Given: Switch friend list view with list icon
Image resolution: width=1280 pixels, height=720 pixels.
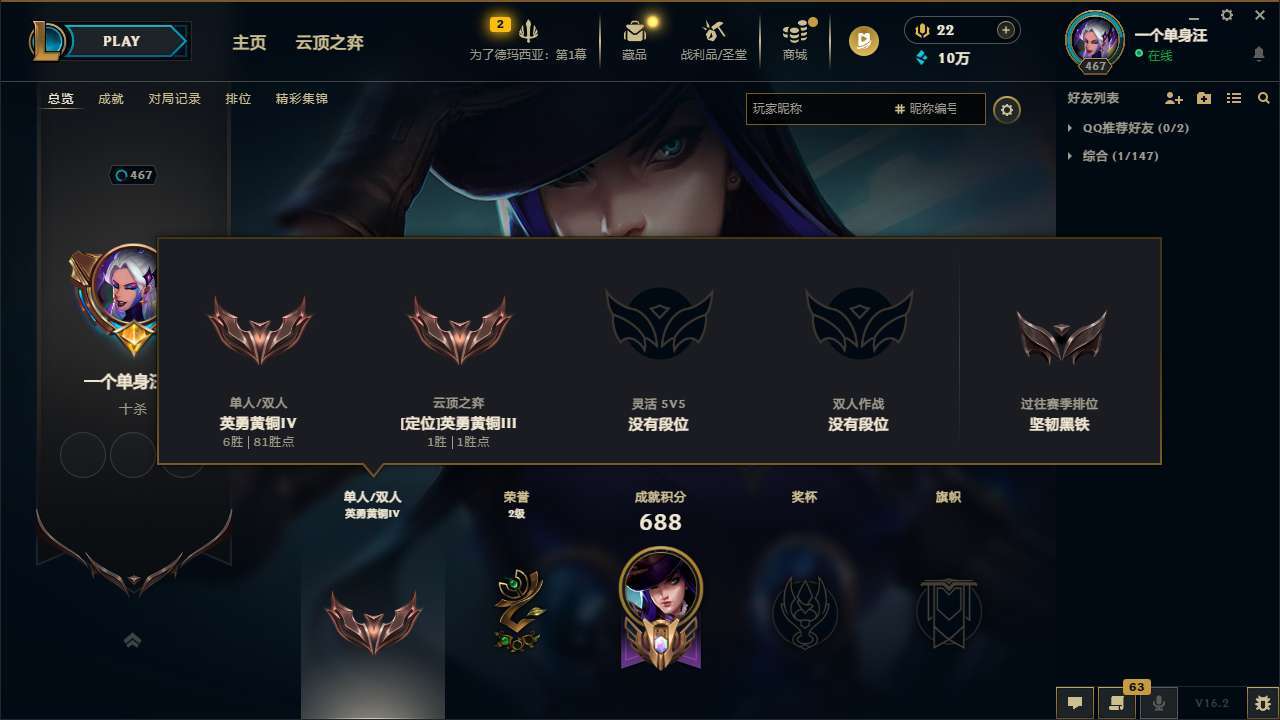Looking at the screenshot, I should [1232, 99].
